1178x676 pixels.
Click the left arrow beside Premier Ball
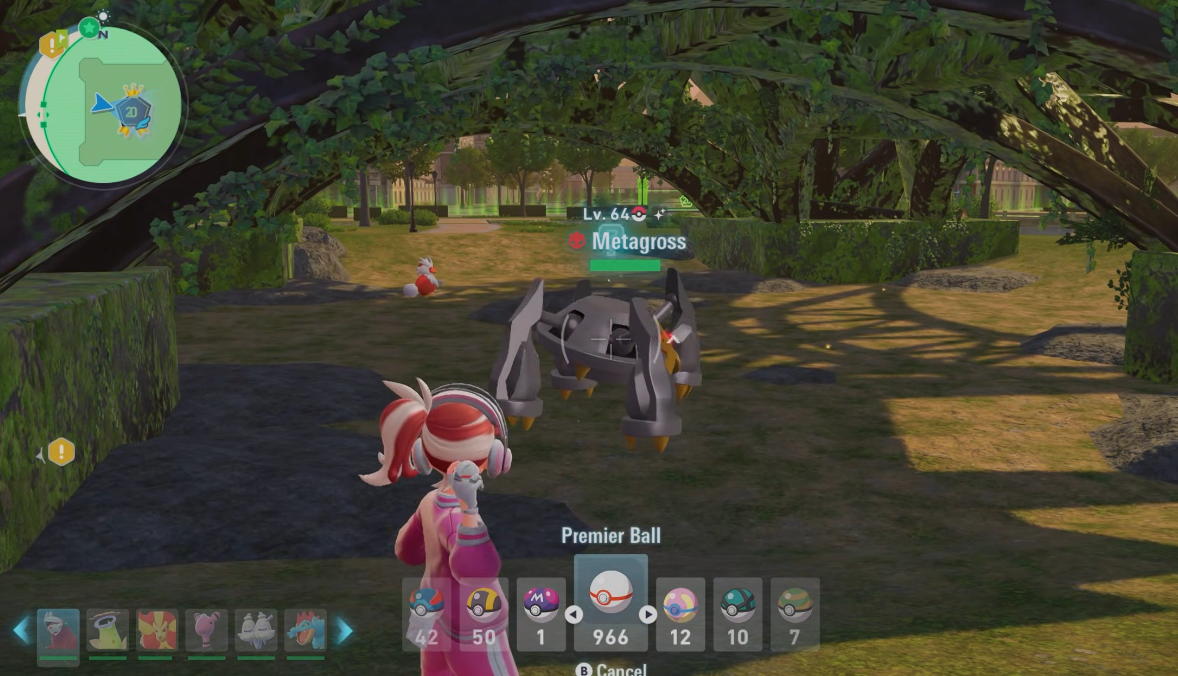click(574, 615)
